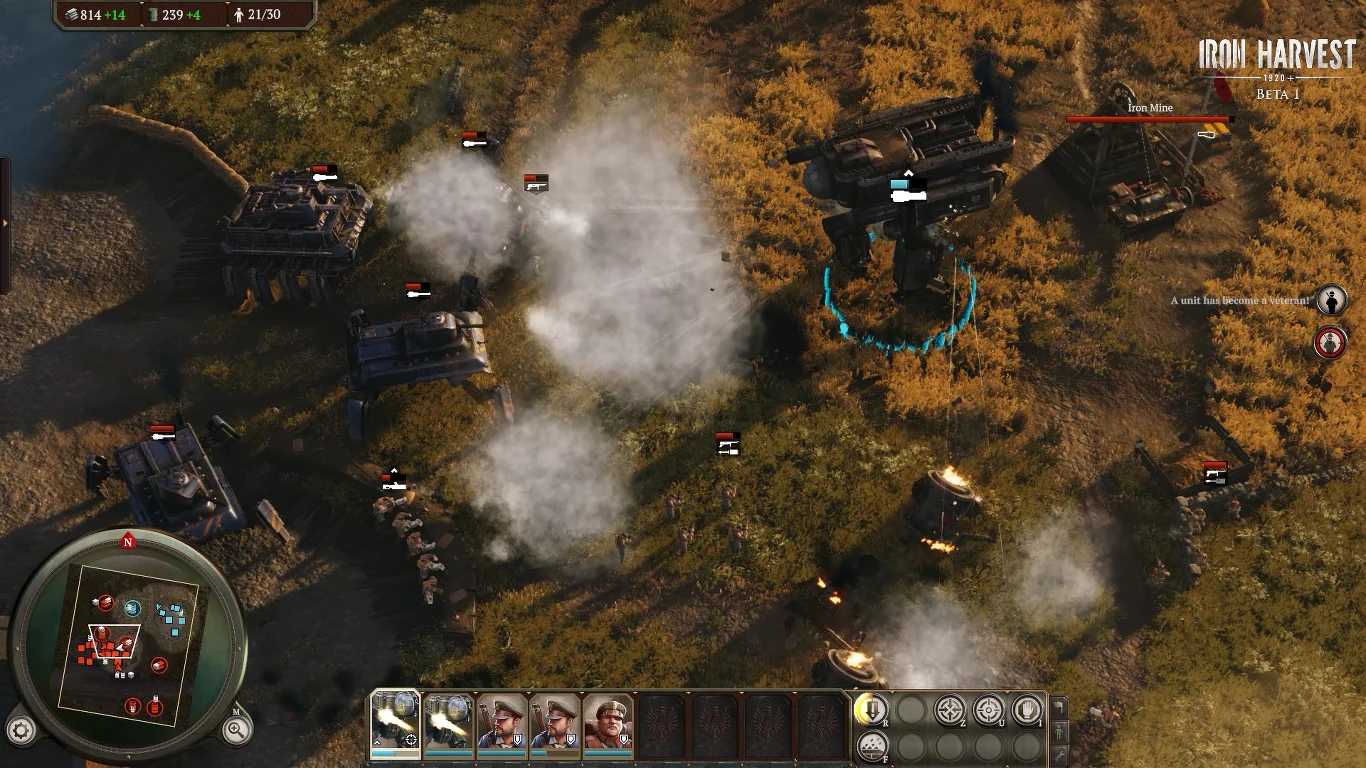Open the minimap settings gear

[20, 730]
